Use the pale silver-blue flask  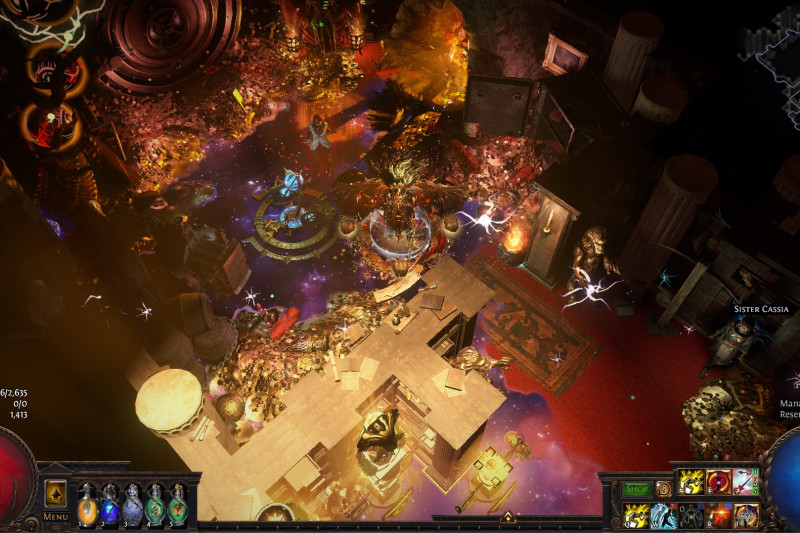[x=133, y=506]
